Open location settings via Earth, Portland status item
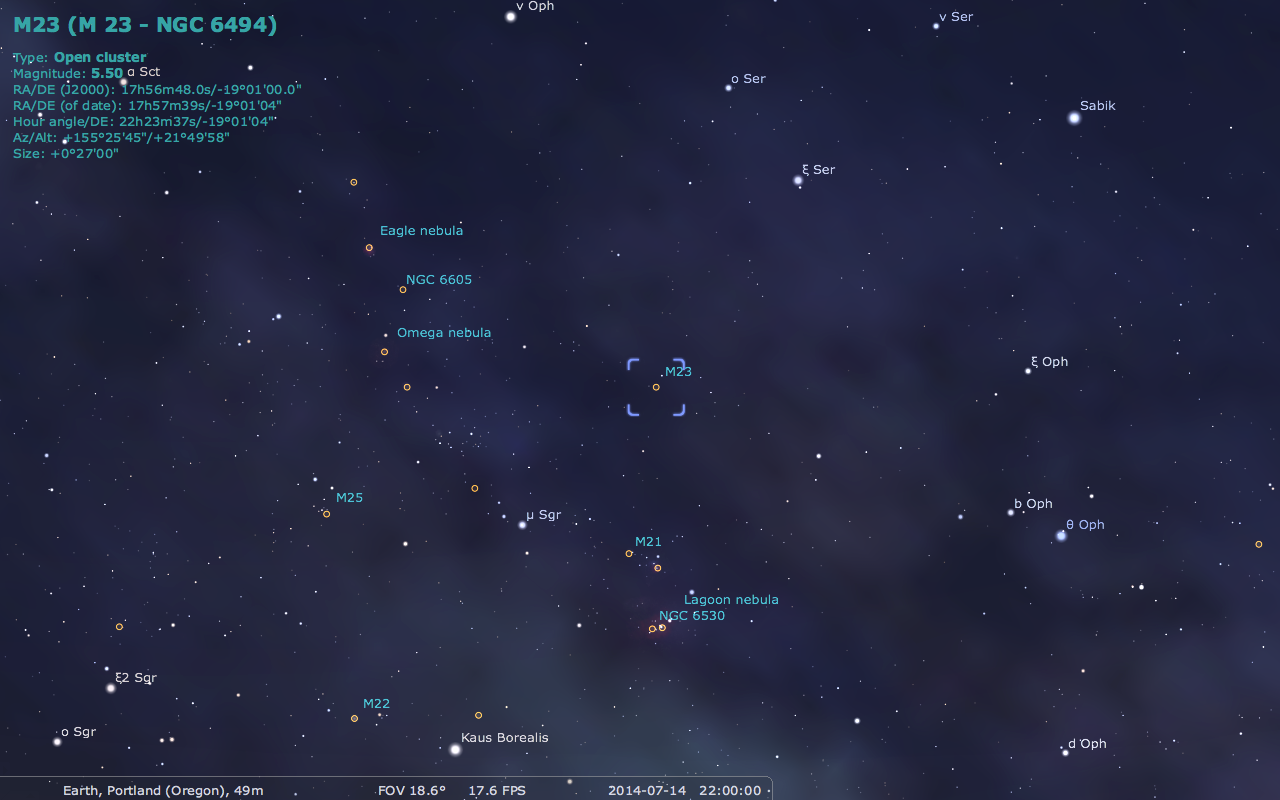The image size is (1280, 800). point(162,790)
